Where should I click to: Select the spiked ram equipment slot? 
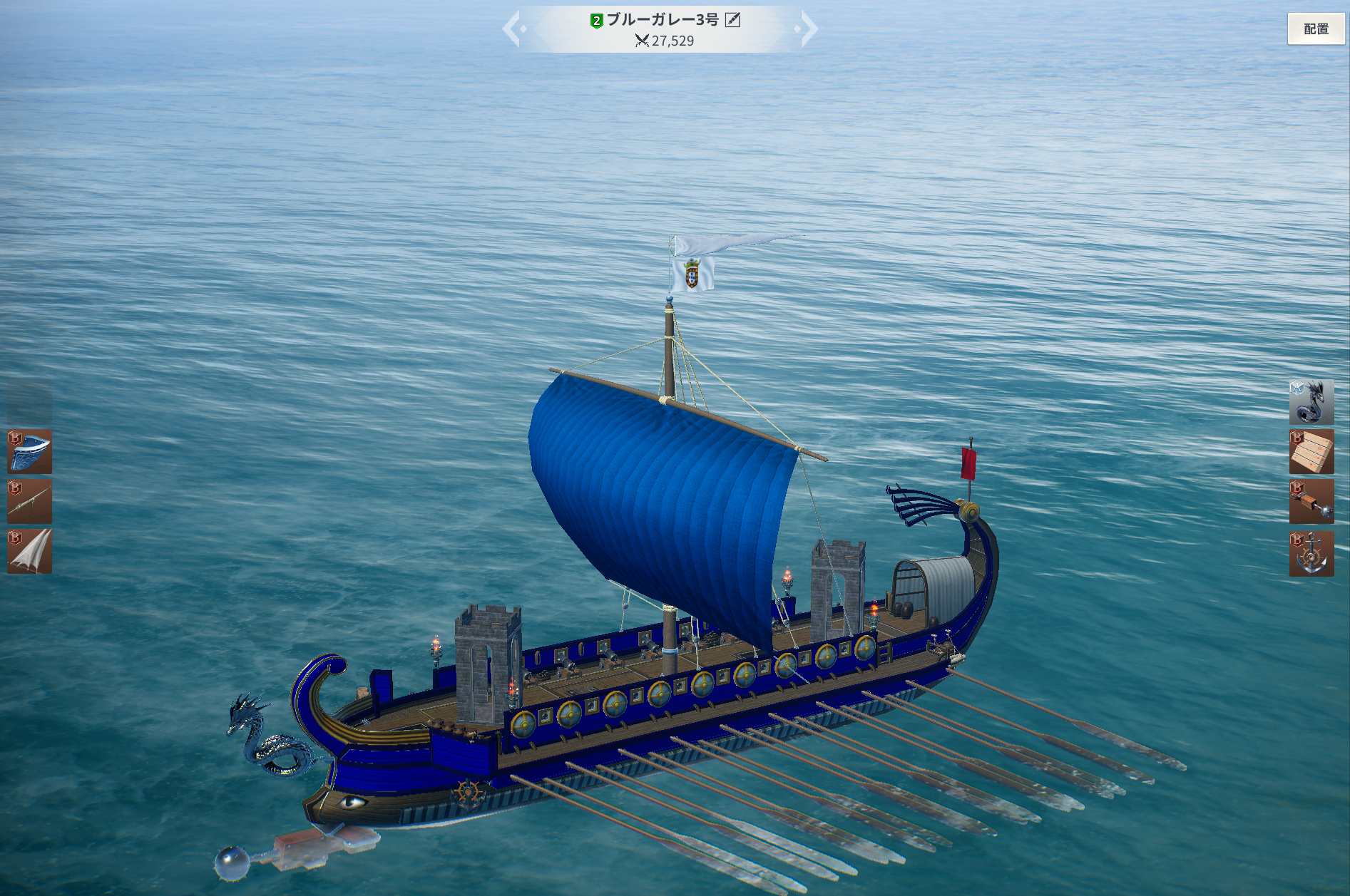[1311, 502]
